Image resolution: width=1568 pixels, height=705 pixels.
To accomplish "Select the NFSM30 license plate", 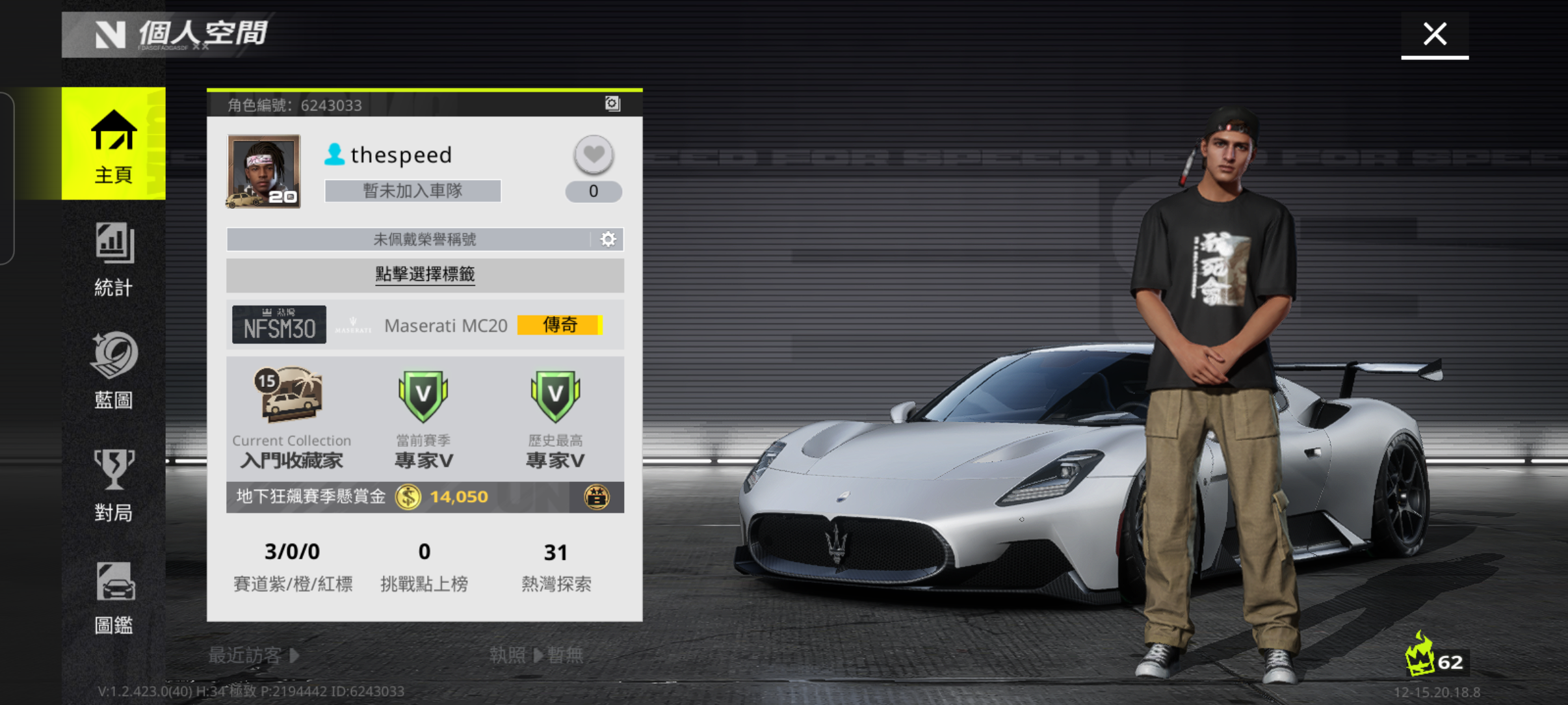I will (x=279, y=324).
